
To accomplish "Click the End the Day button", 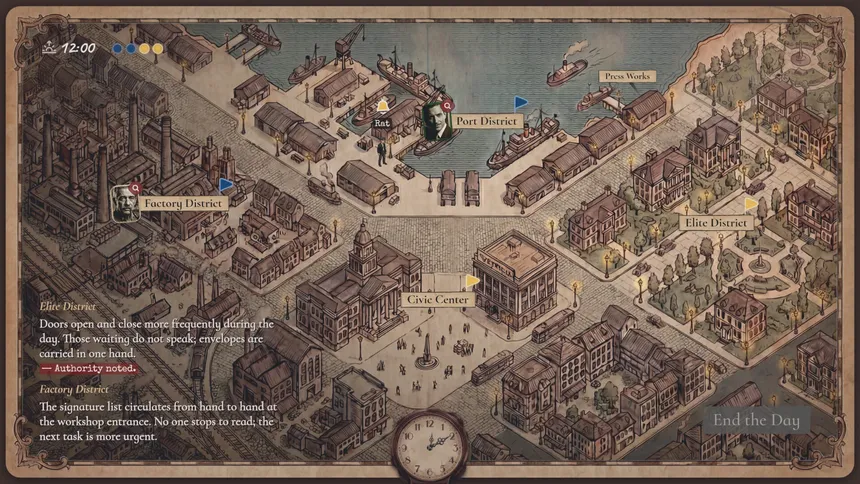I will coord(756,420).
